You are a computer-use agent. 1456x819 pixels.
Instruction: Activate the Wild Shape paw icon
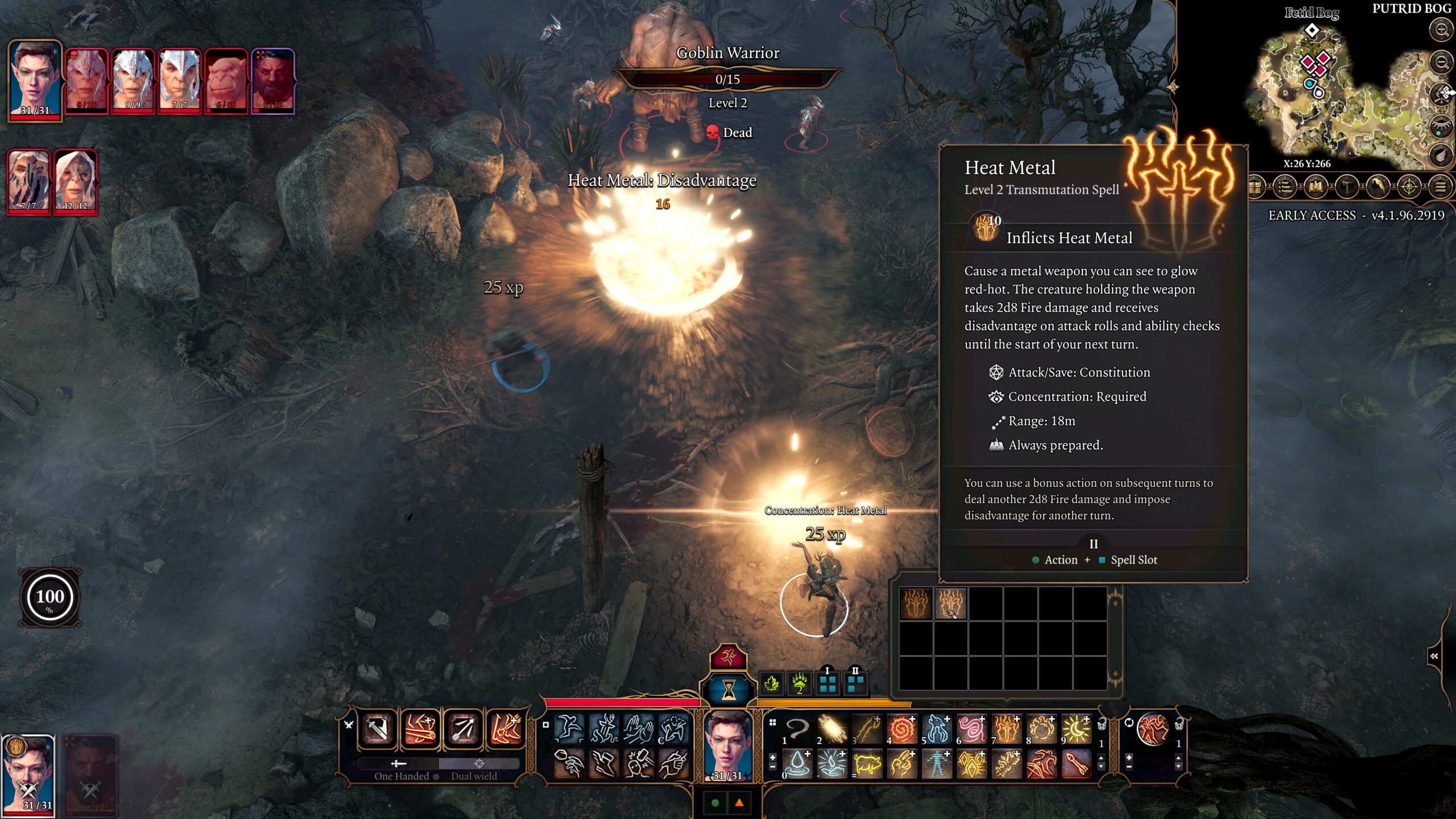799,682
